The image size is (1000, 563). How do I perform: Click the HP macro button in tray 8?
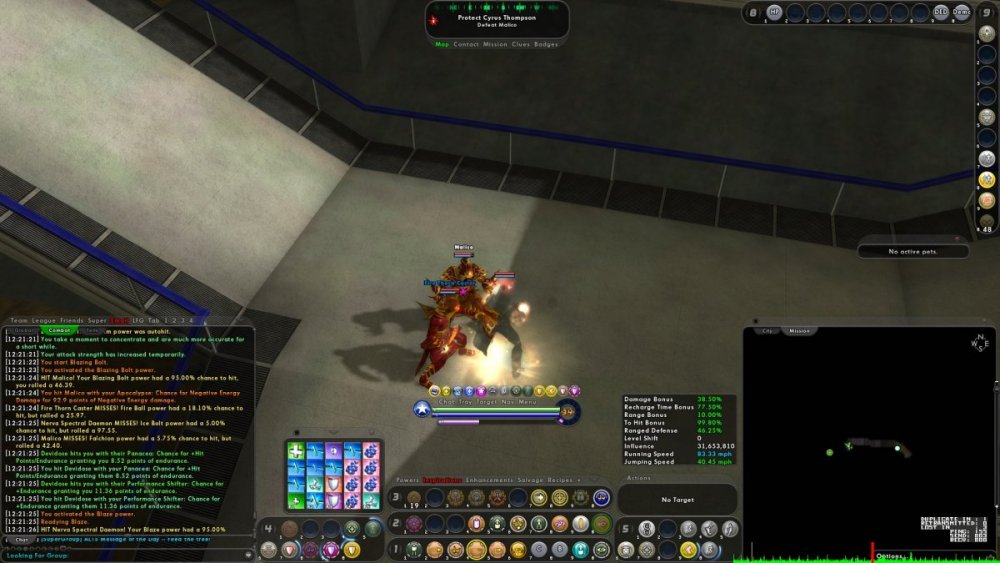click(774, 12)
